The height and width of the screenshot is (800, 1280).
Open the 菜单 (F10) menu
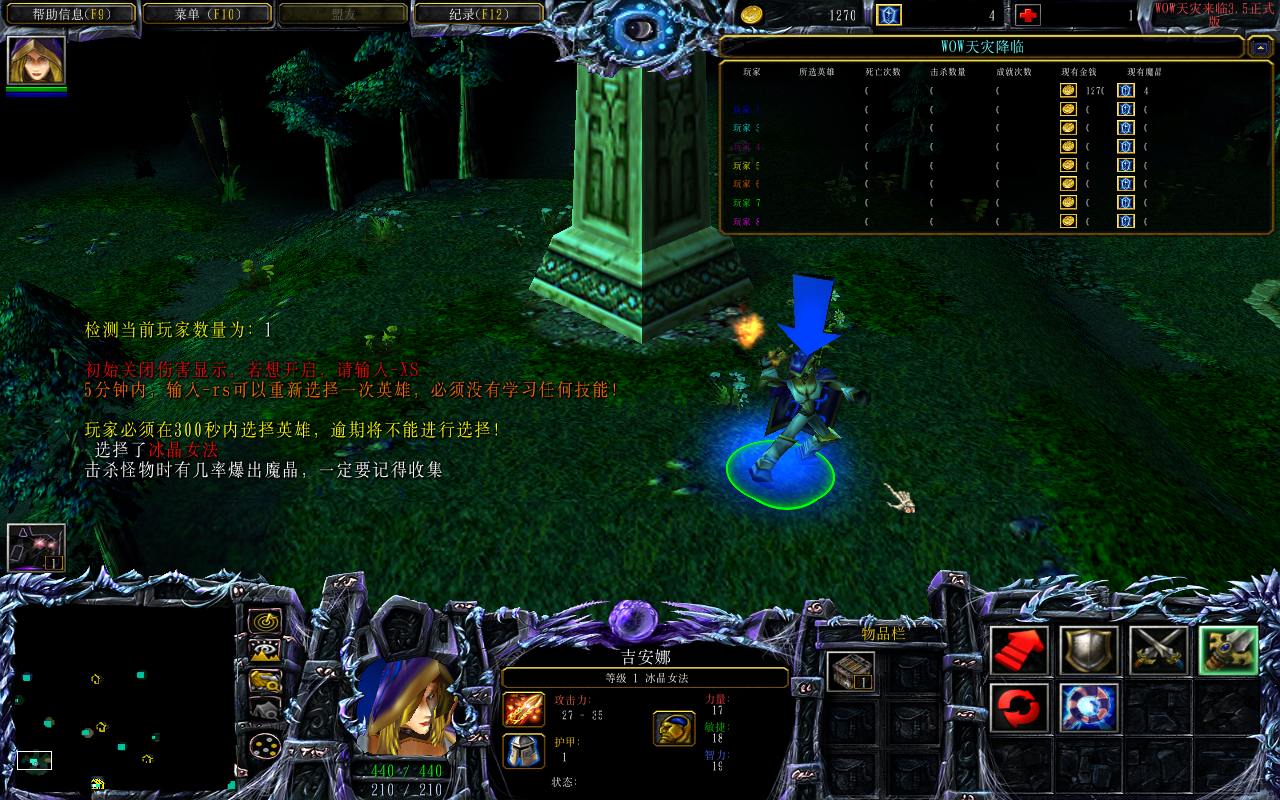click(x=206, y=13)
